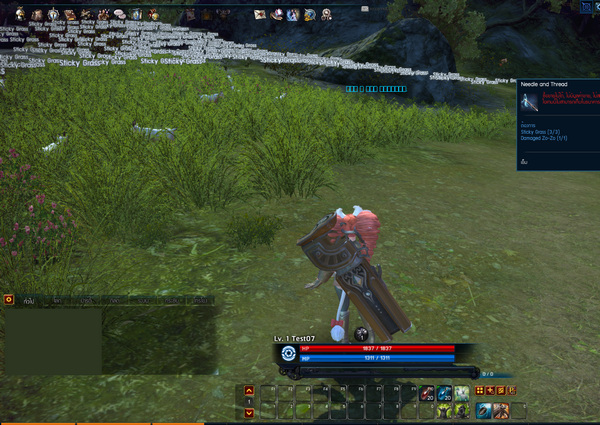Use the blue potion with 20 count
The width and height of the screenshot is (600, 425).
(x=444, y=393)
